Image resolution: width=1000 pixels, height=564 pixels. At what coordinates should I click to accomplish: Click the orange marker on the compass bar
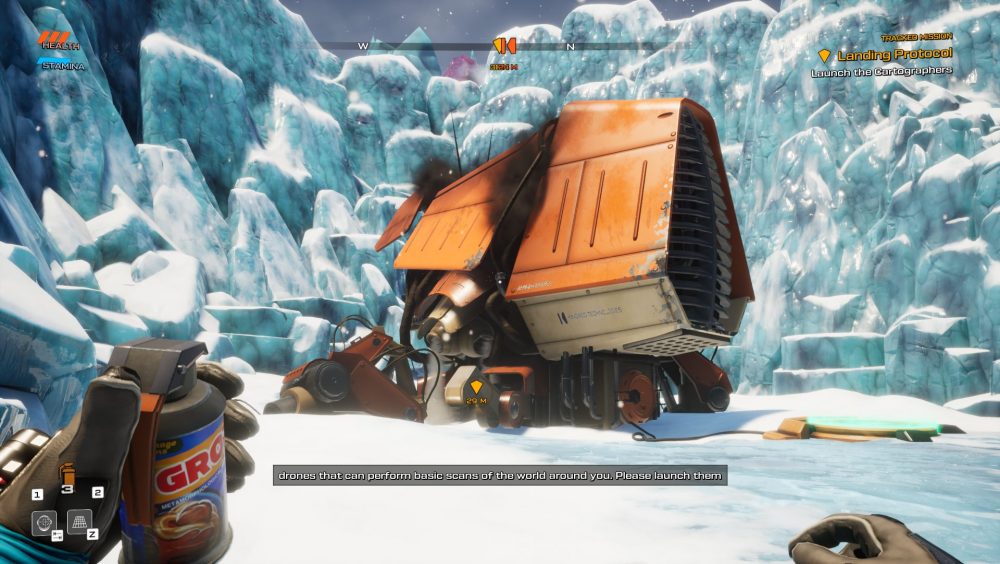click(505, 45)
